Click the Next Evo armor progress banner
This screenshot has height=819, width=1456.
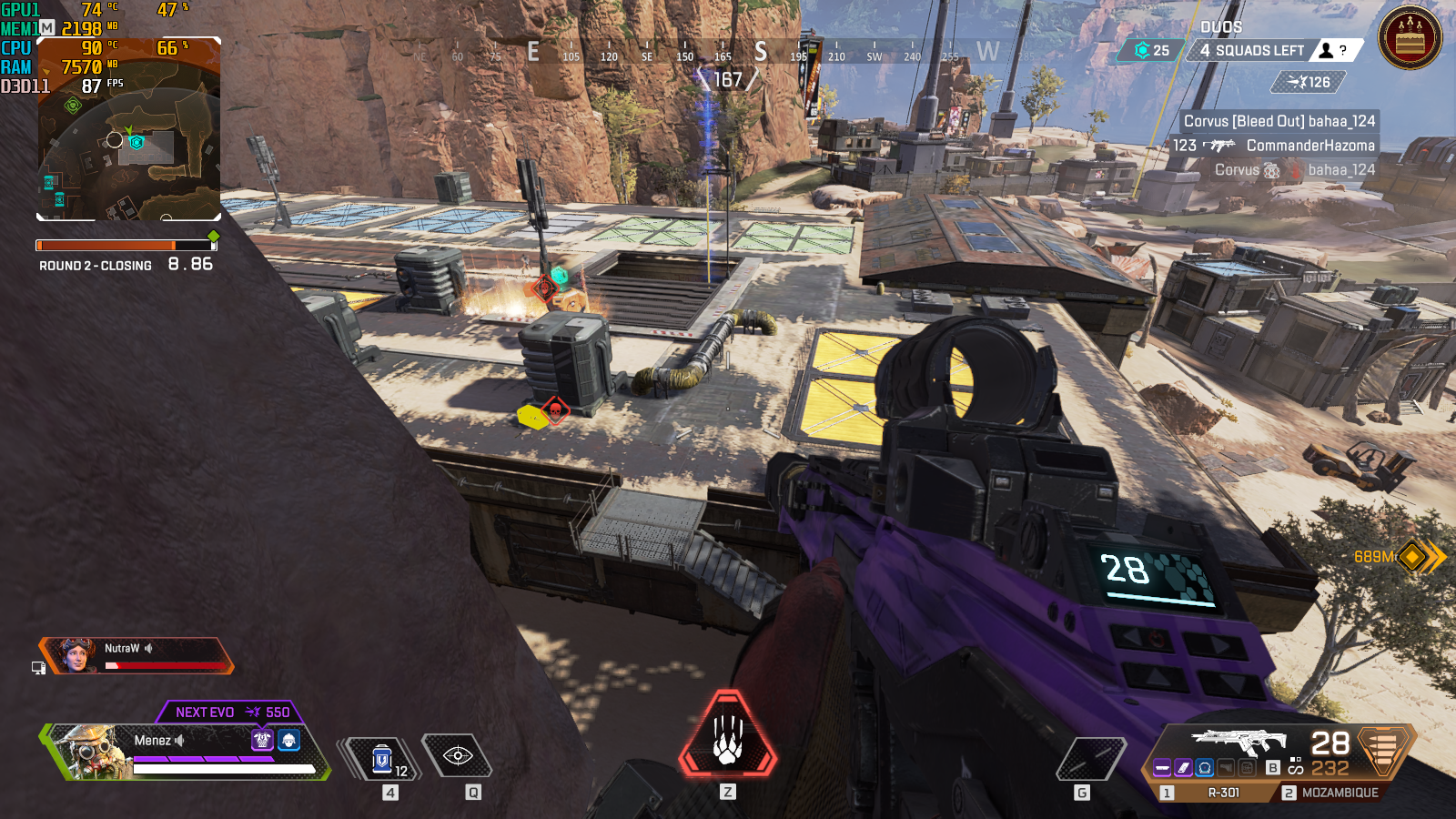point(231,712)
